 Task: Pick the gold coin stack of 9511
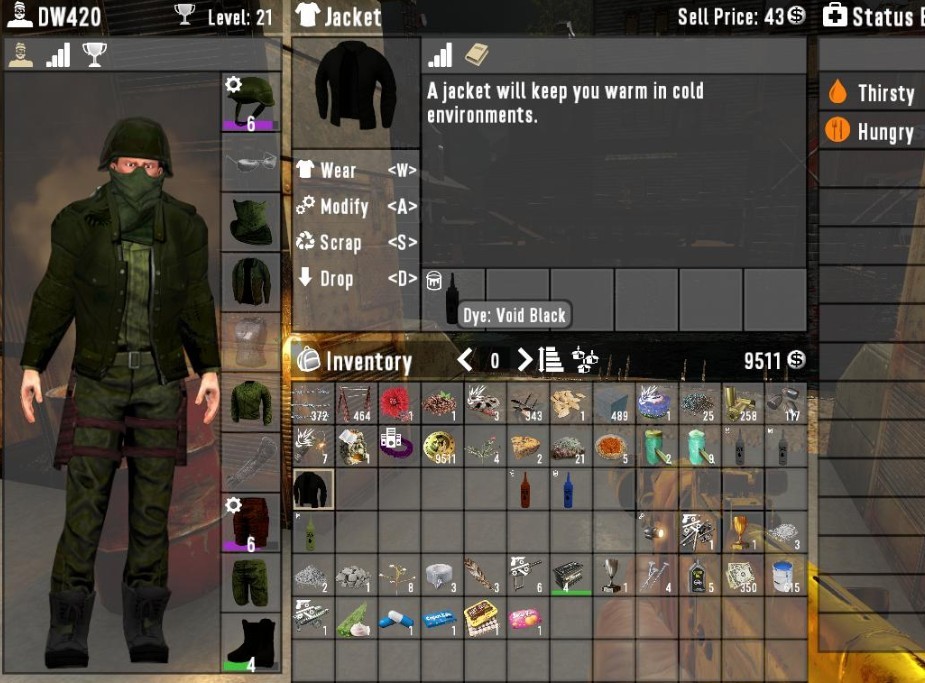tap(441, 446)
